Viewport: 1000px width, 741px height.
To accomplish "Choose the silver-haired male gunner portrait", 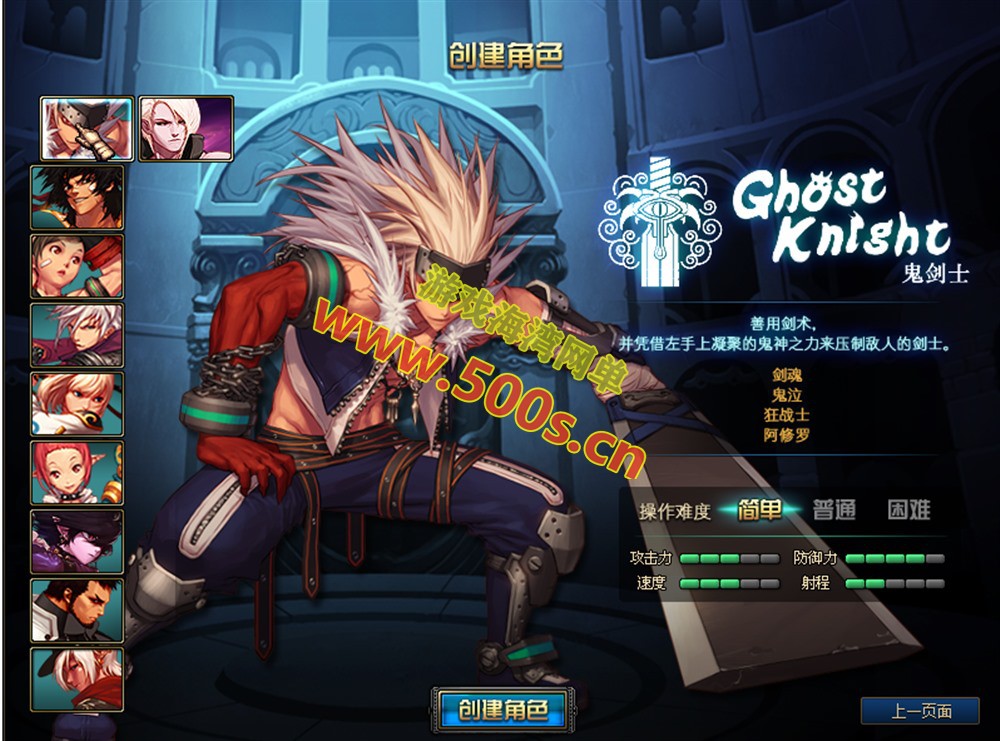I will (x=77, y=335).
